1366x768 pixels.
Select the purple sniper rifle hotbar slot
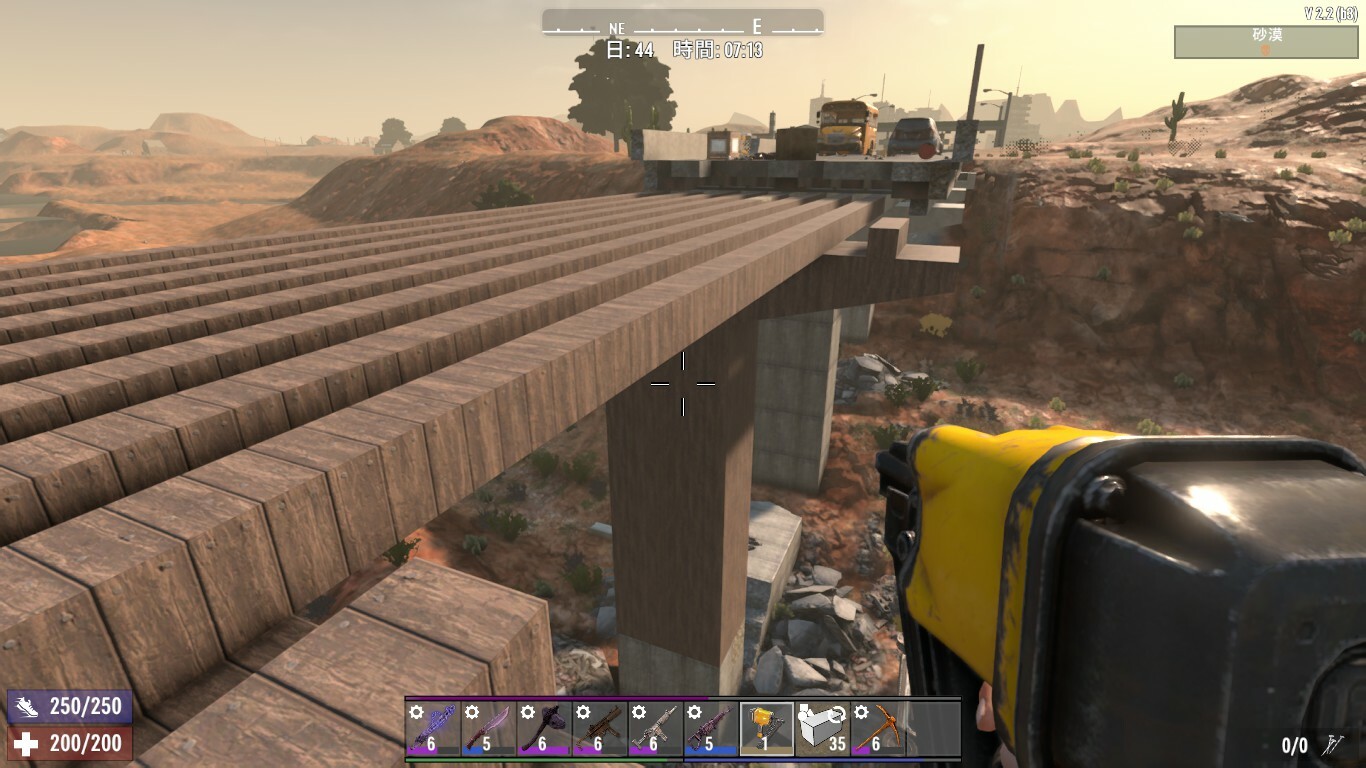click(x=433, y=728)
